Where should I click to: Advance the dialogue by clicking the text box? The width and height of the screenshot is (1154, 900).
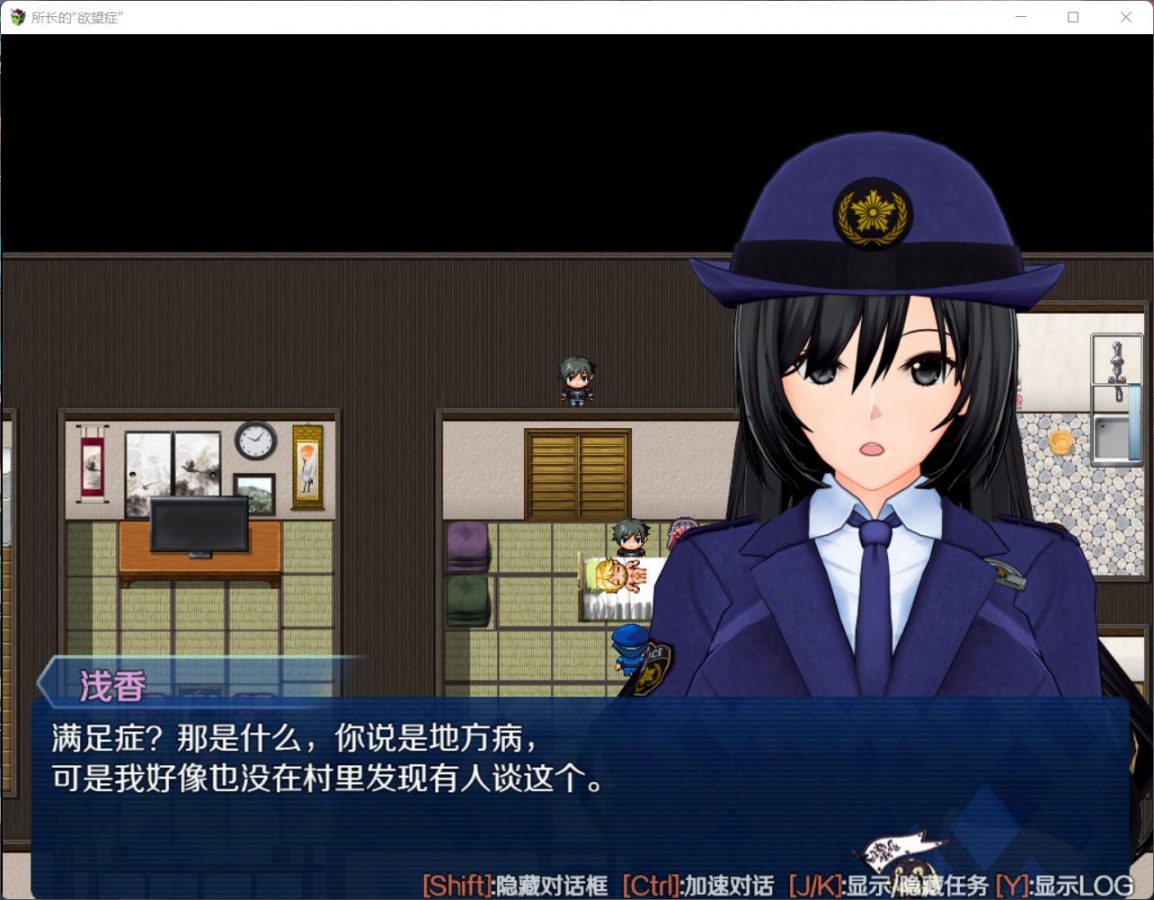[578, 790]
